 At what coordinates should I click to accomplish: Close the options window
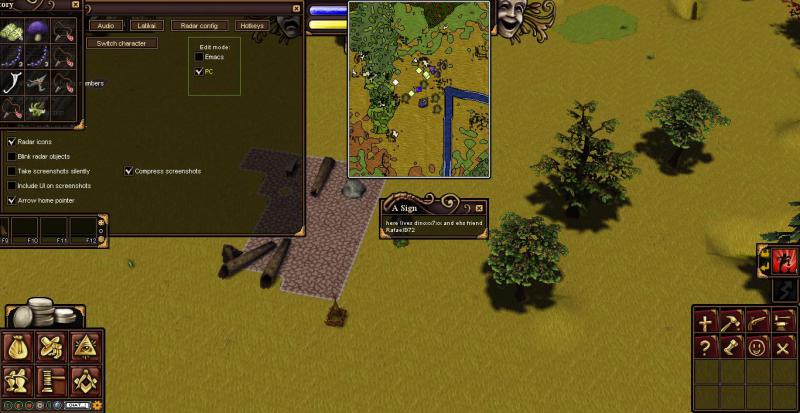tap(296, 8)
